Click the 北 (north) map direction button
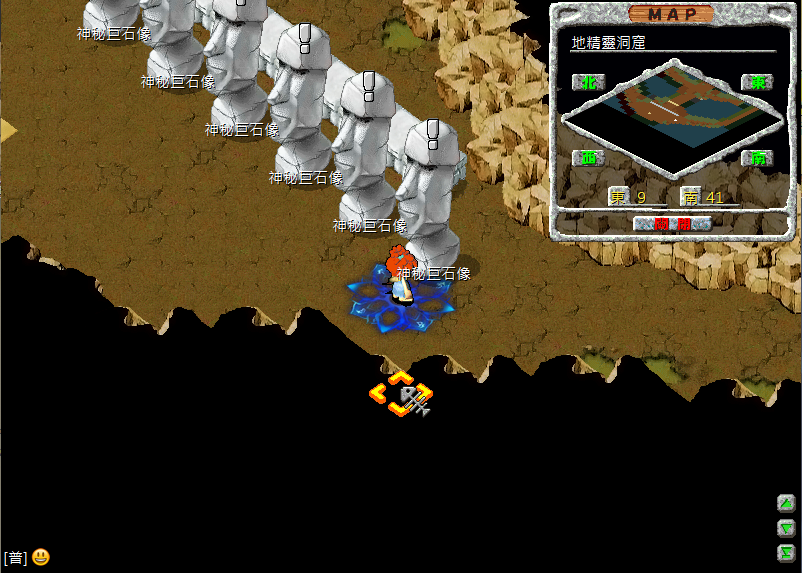The width and height of the screenshot is (802, 573). tap(587, 82)
